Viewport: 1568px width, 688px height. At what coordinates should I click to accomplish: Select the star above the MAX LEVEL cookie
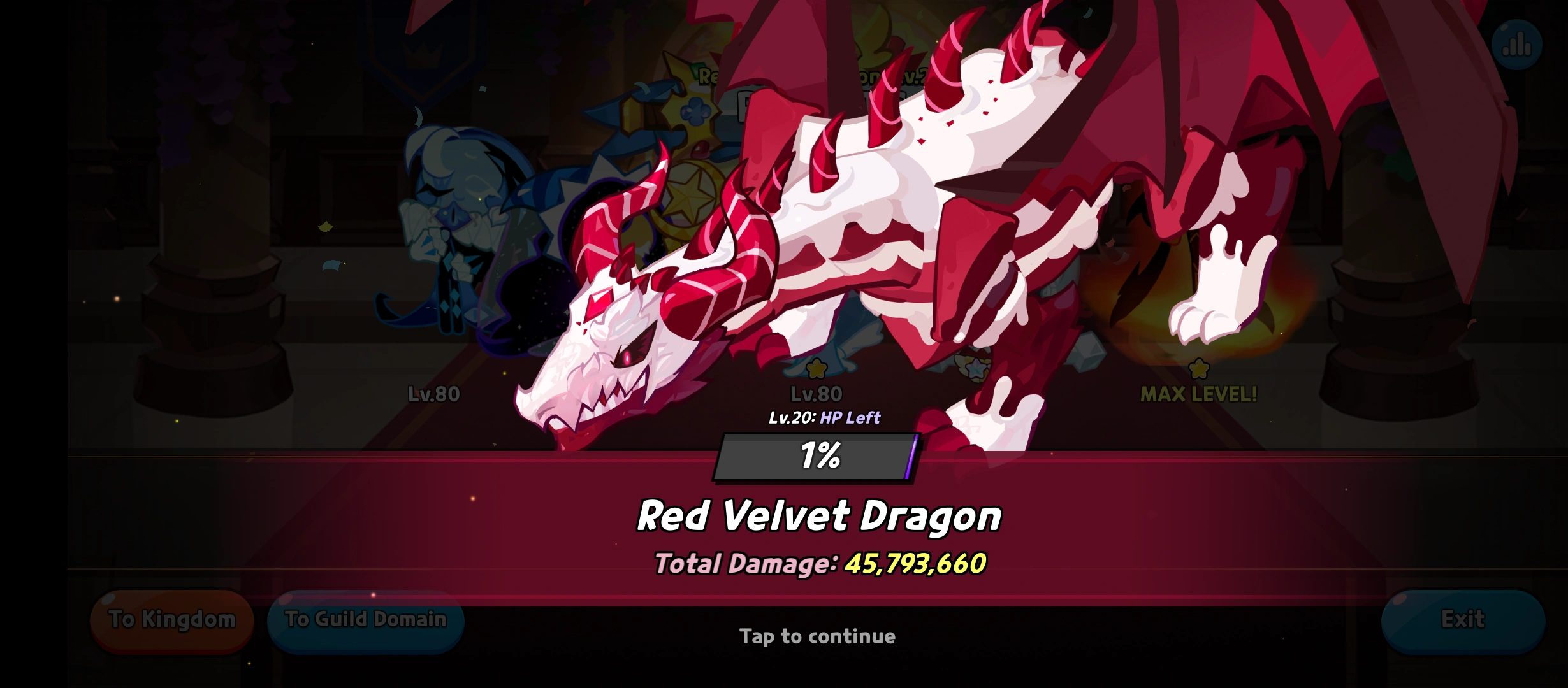(x=1198, y=367)
